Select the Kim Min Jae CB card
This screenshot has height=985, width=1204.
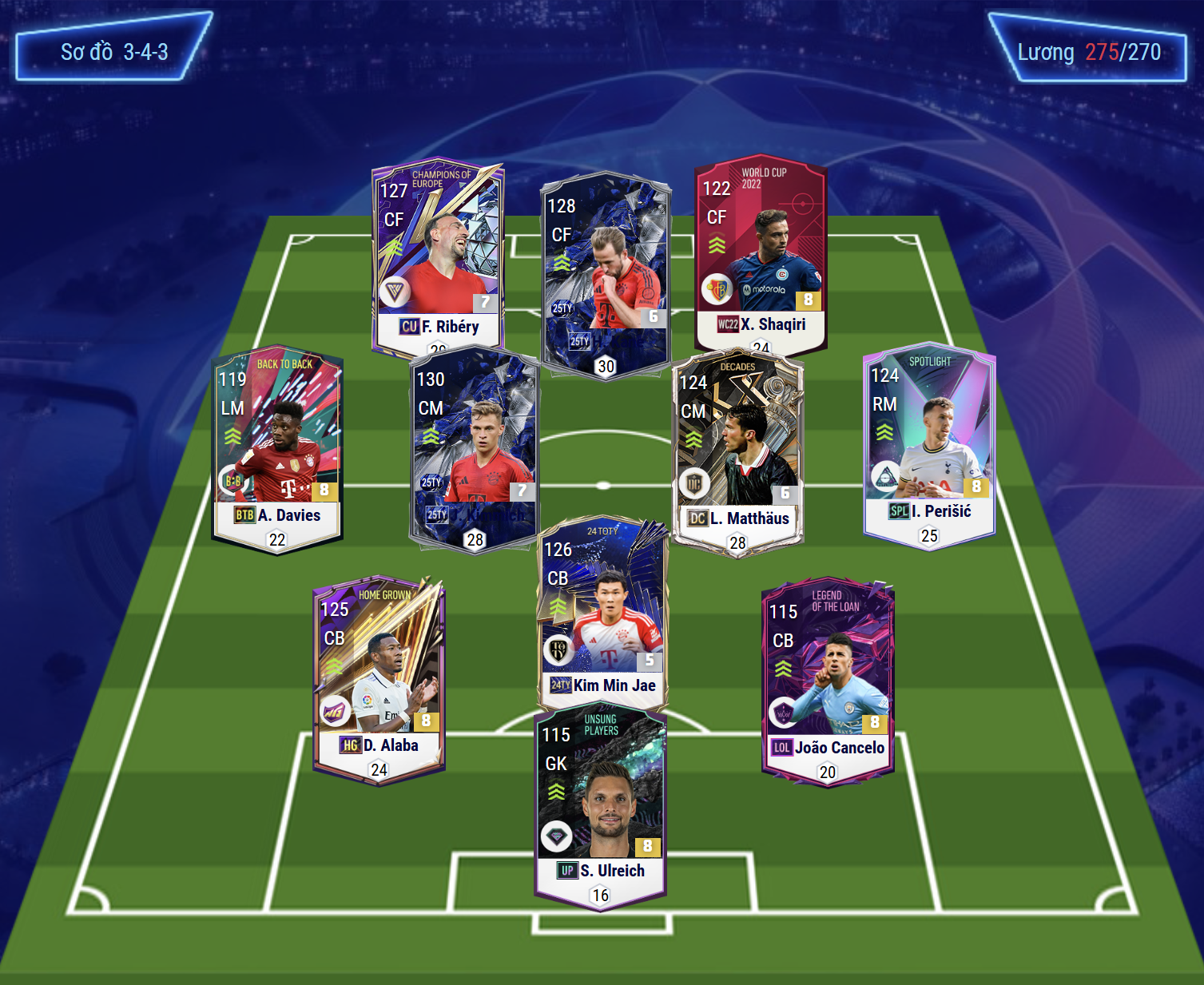(603, 611)
